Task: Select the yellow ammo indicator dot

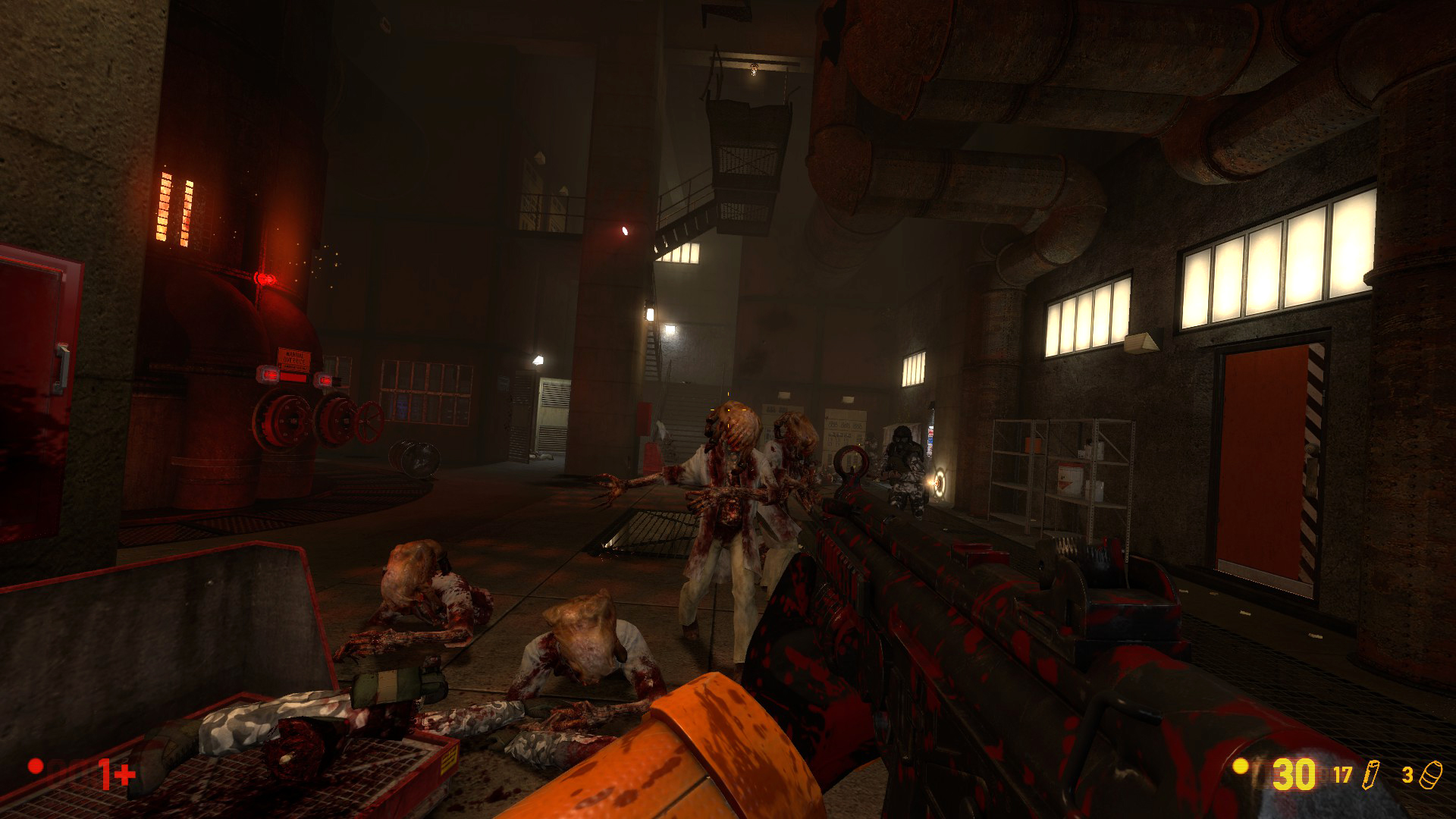Action: point(1240,768)
